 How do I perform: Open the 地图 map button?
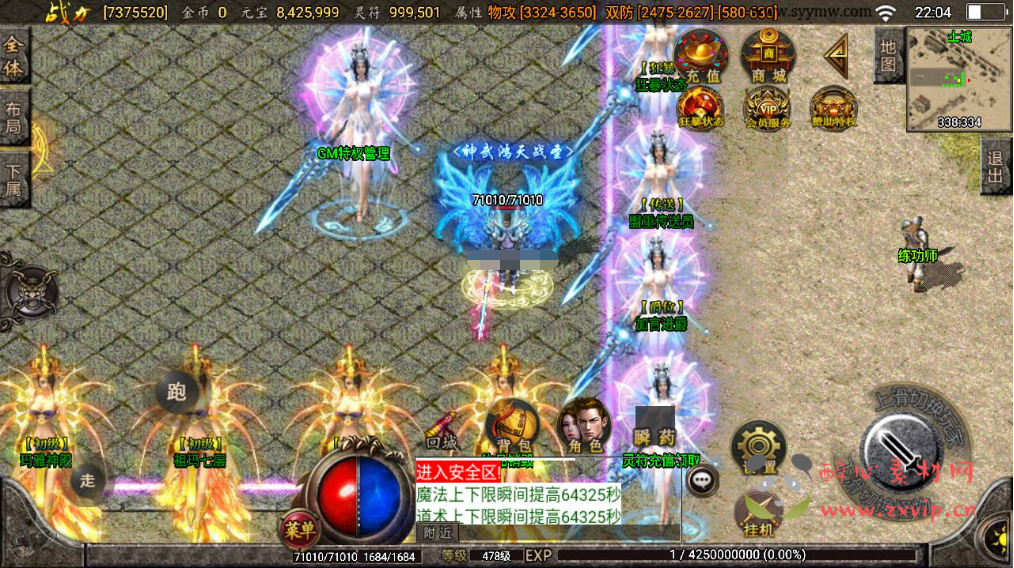click(x=889, y=57)
